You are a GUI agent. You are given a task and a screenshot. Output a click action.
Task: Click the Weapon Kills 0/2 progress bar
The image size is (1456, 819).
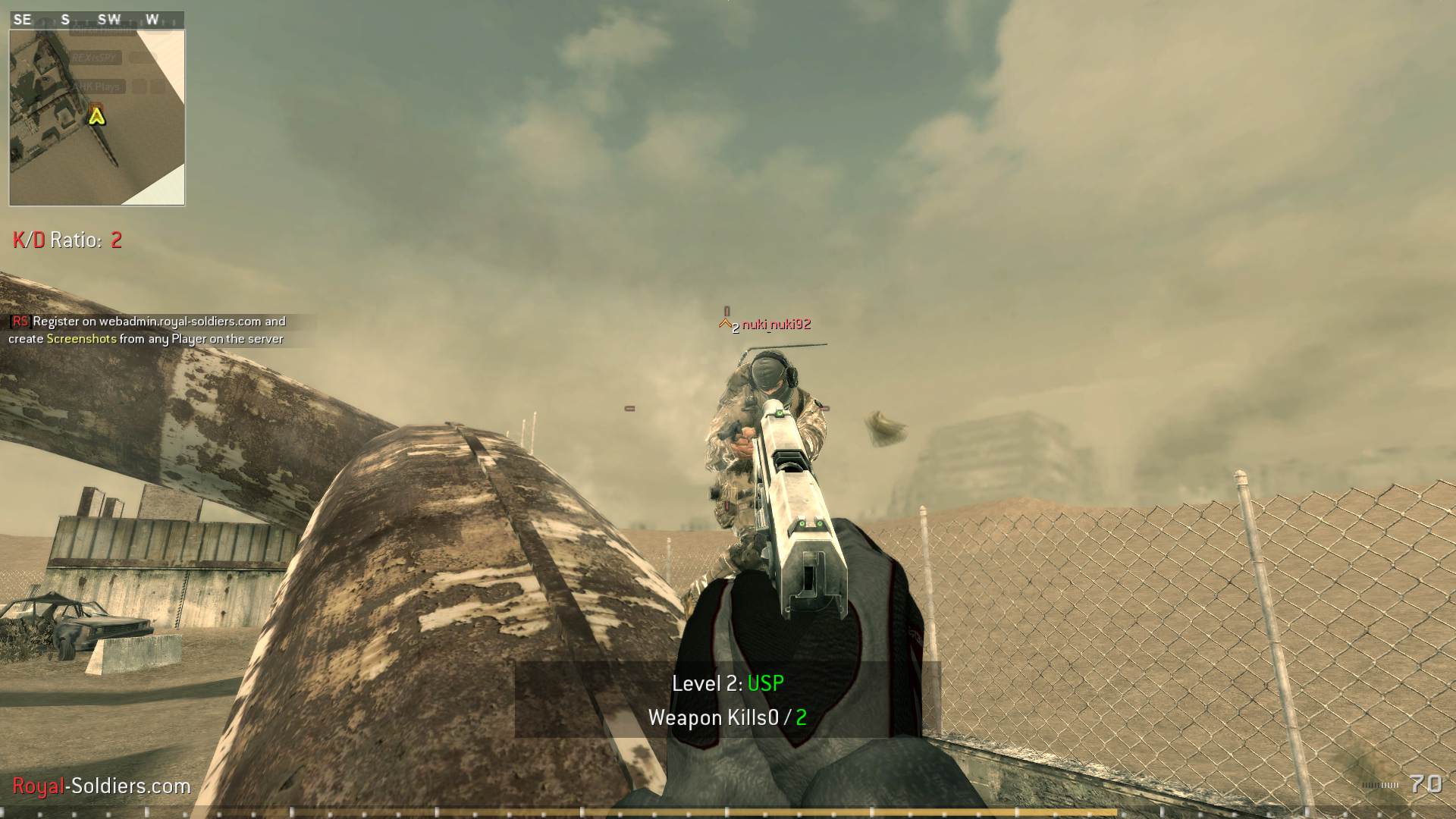click(726, 717)
